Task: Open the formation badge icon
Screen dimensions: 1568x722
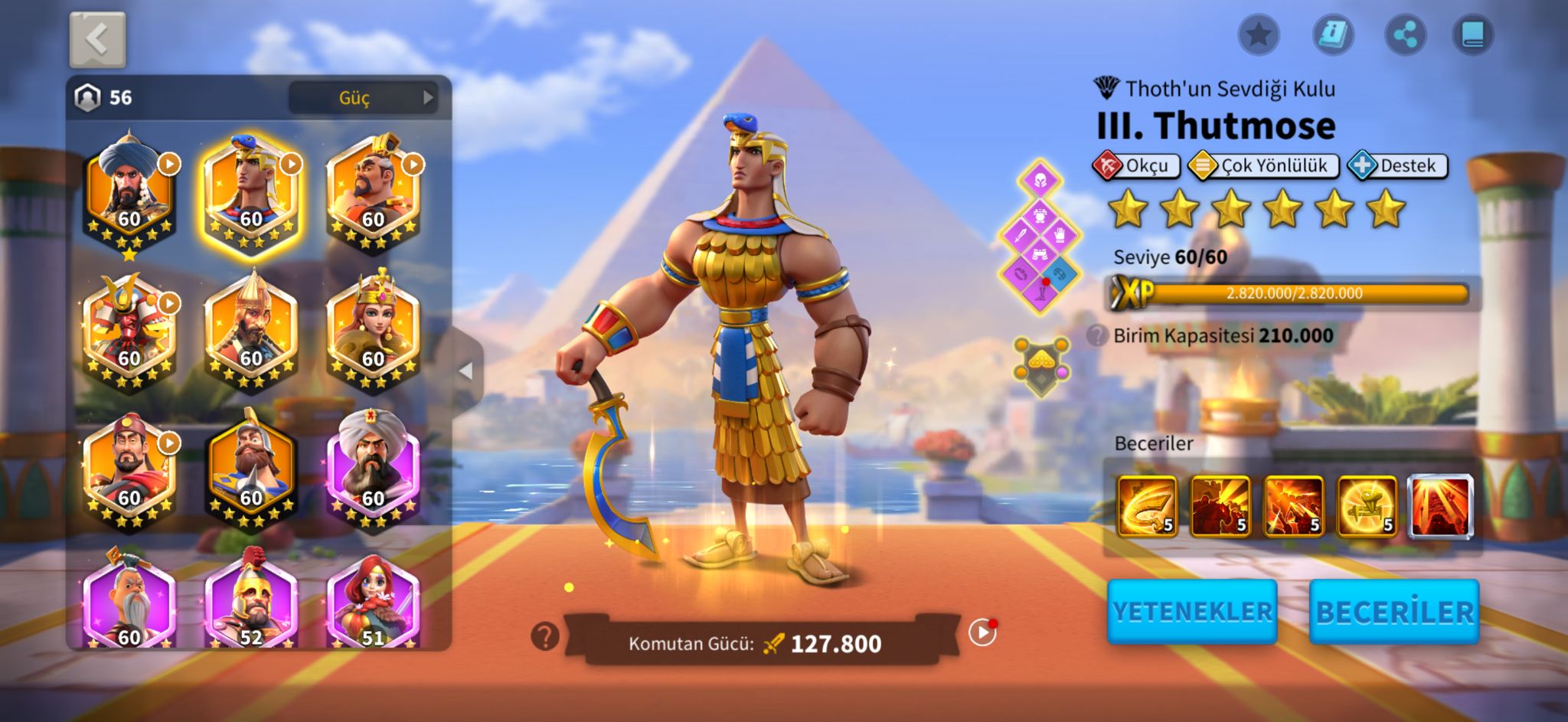Action: click(1041, 366)
